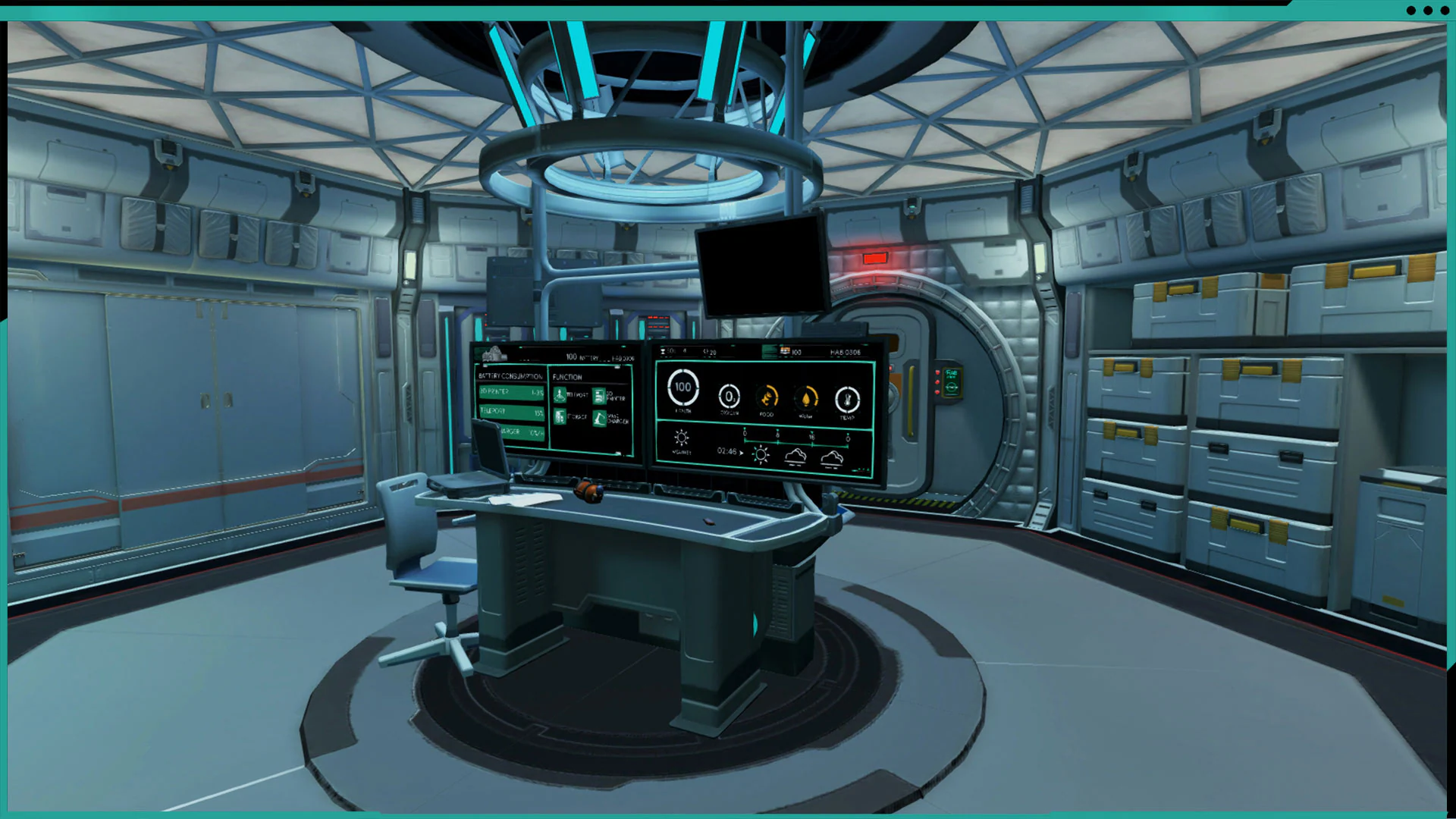Open the 3D Printer function icon

pyautogui.click(x=599, y=396)
